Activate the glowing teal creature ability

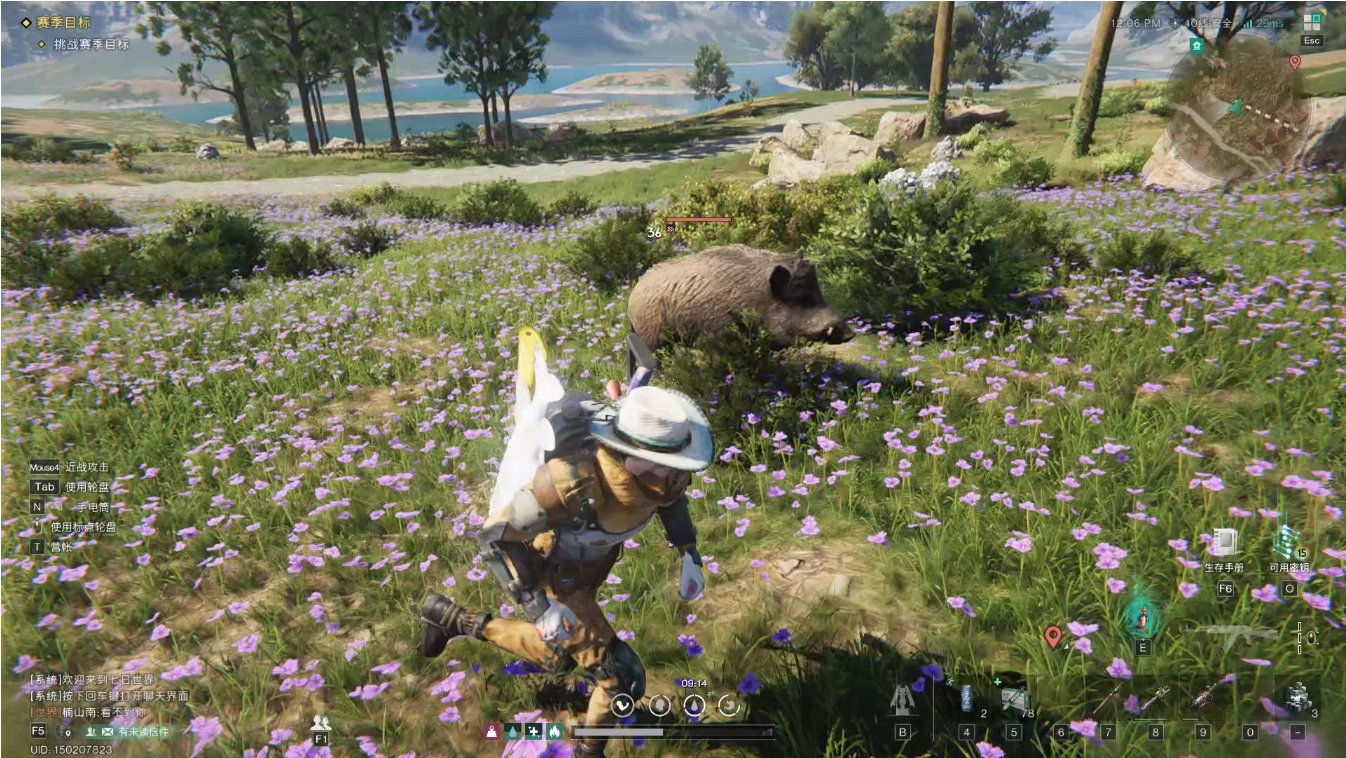(x=1141, y=618)
